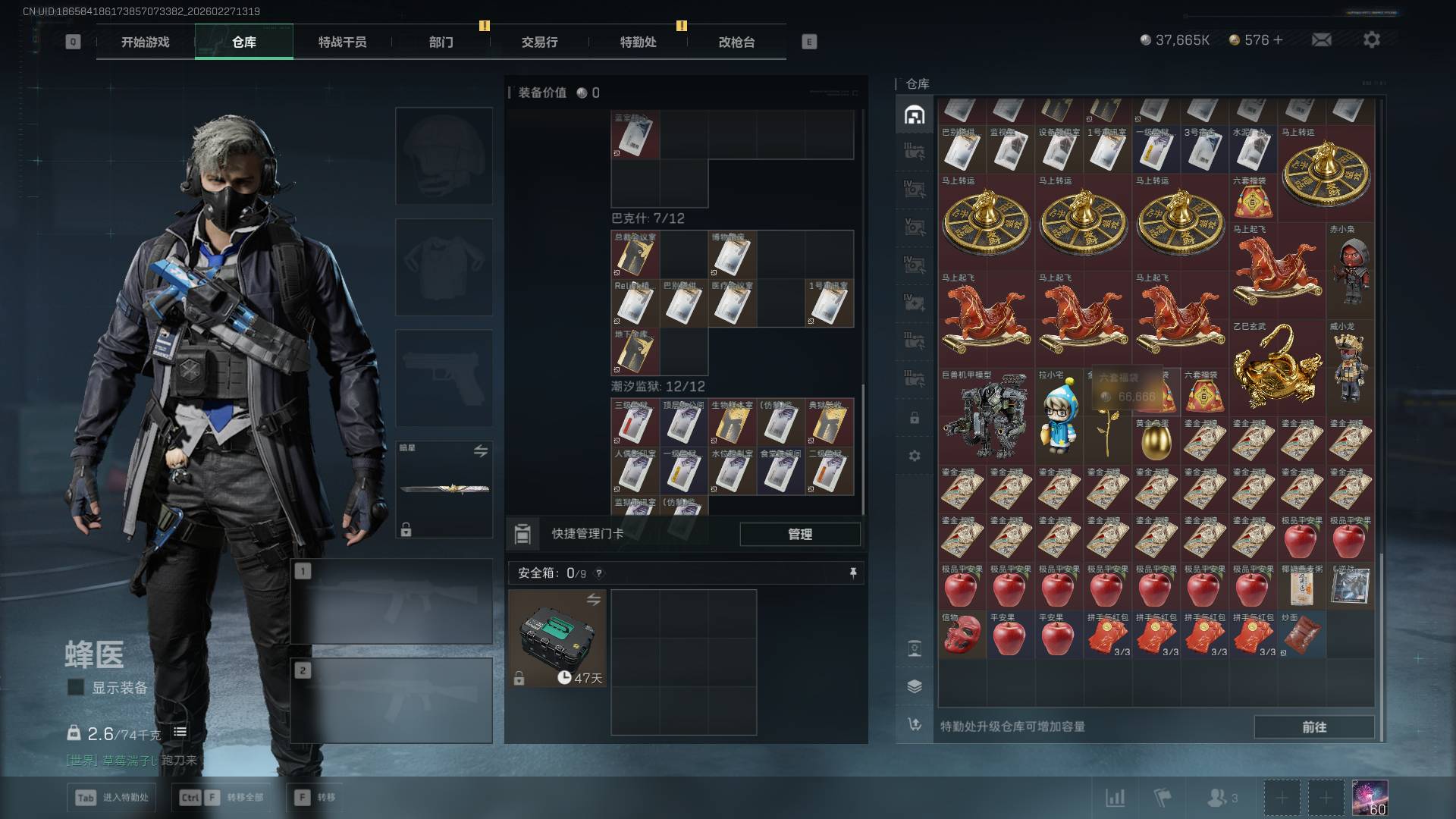Viewport: 1456px width, 819px height.
Task: Open the 开始游戏 tab
Action: 145,42
